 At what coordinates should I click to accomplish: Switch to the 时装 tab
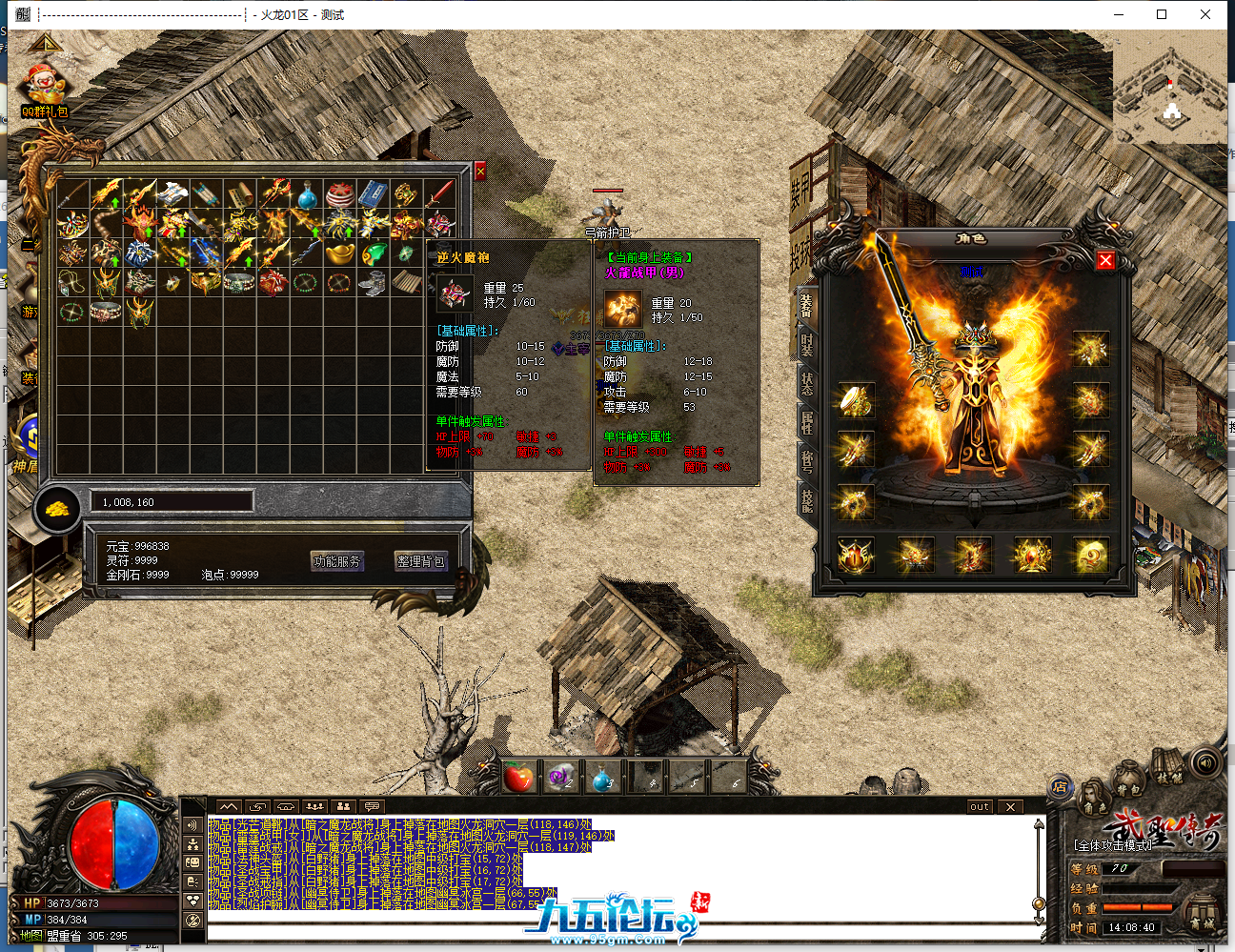click(x=806, y=344)
